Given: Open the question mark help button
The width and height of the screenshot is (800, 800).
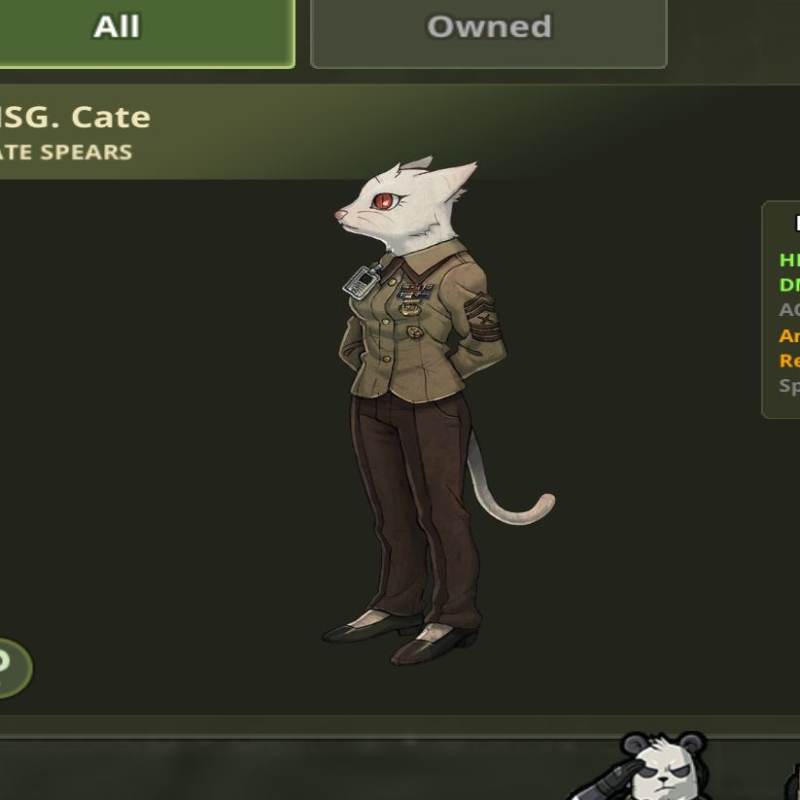Looking at the screenshot, I should click(x=8, y=666).
